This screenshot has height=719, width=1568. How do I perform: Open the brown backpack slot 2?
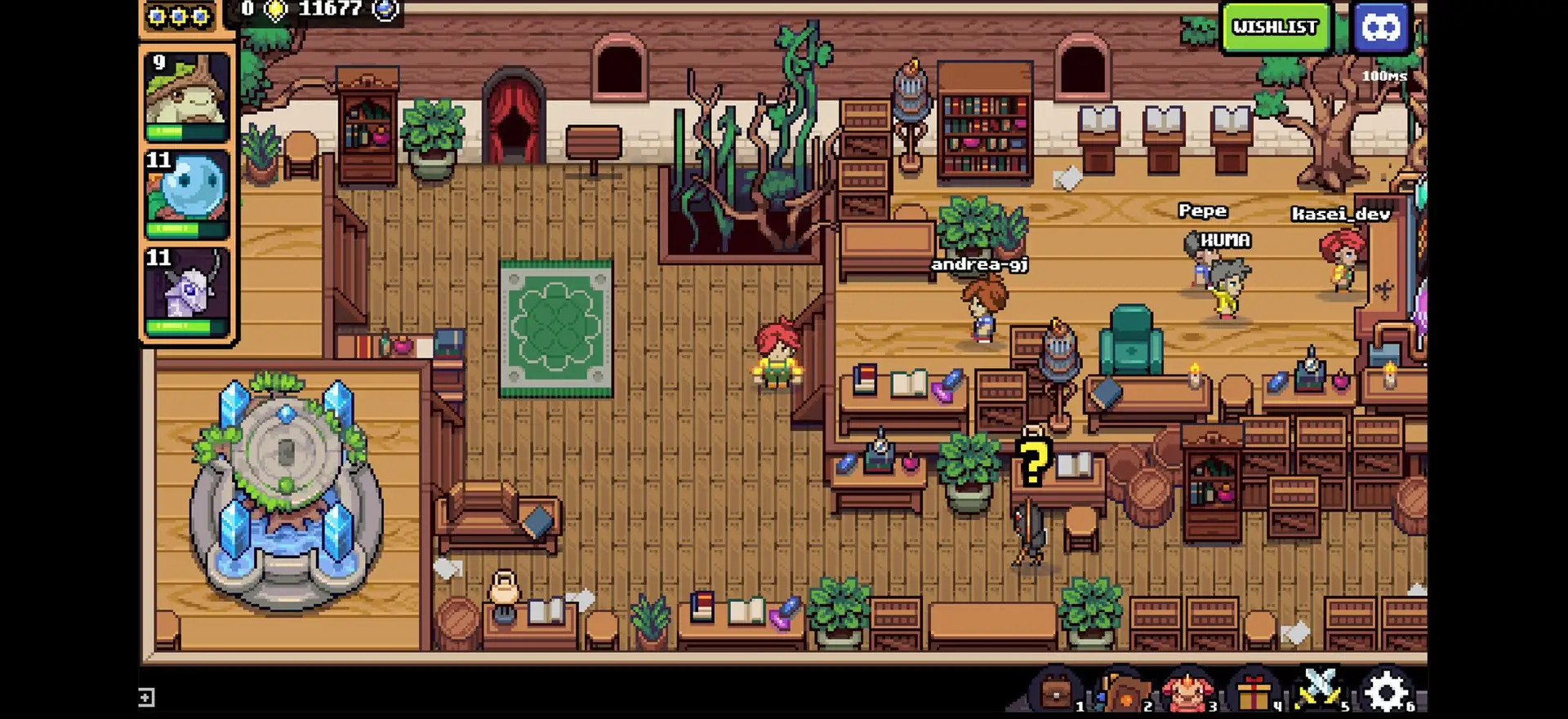pos(1124,692)
